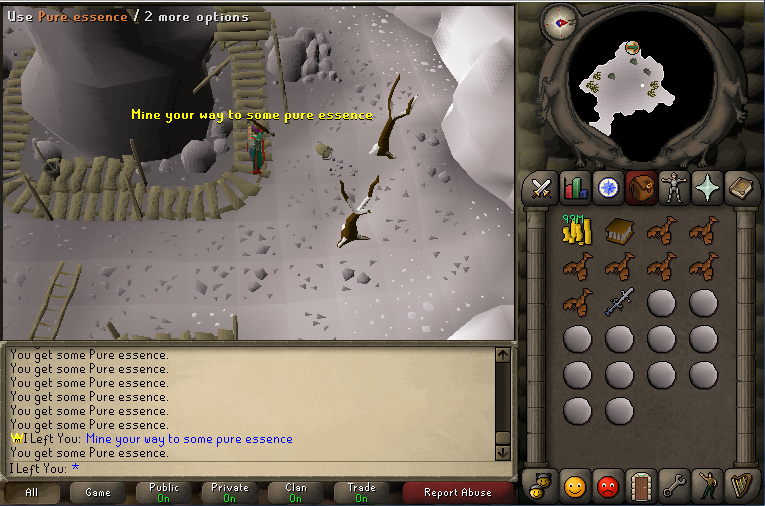This screenshot has height=506, width=765.
Task: Select the coins stack in inventory
Action: (576, 230)
